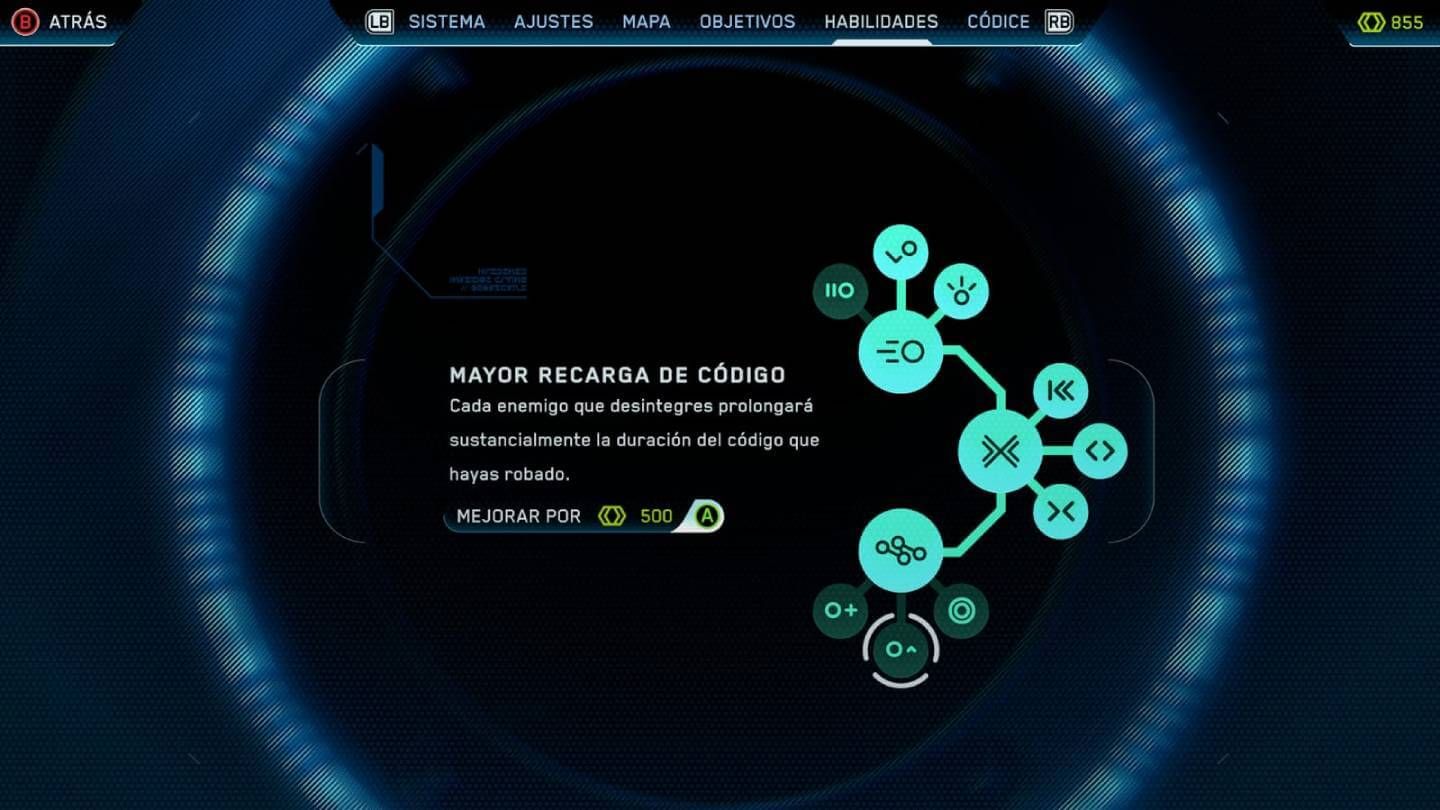Click the small X-arrow node below brackets
The image size is (1440, 810).
[1061, 511]
